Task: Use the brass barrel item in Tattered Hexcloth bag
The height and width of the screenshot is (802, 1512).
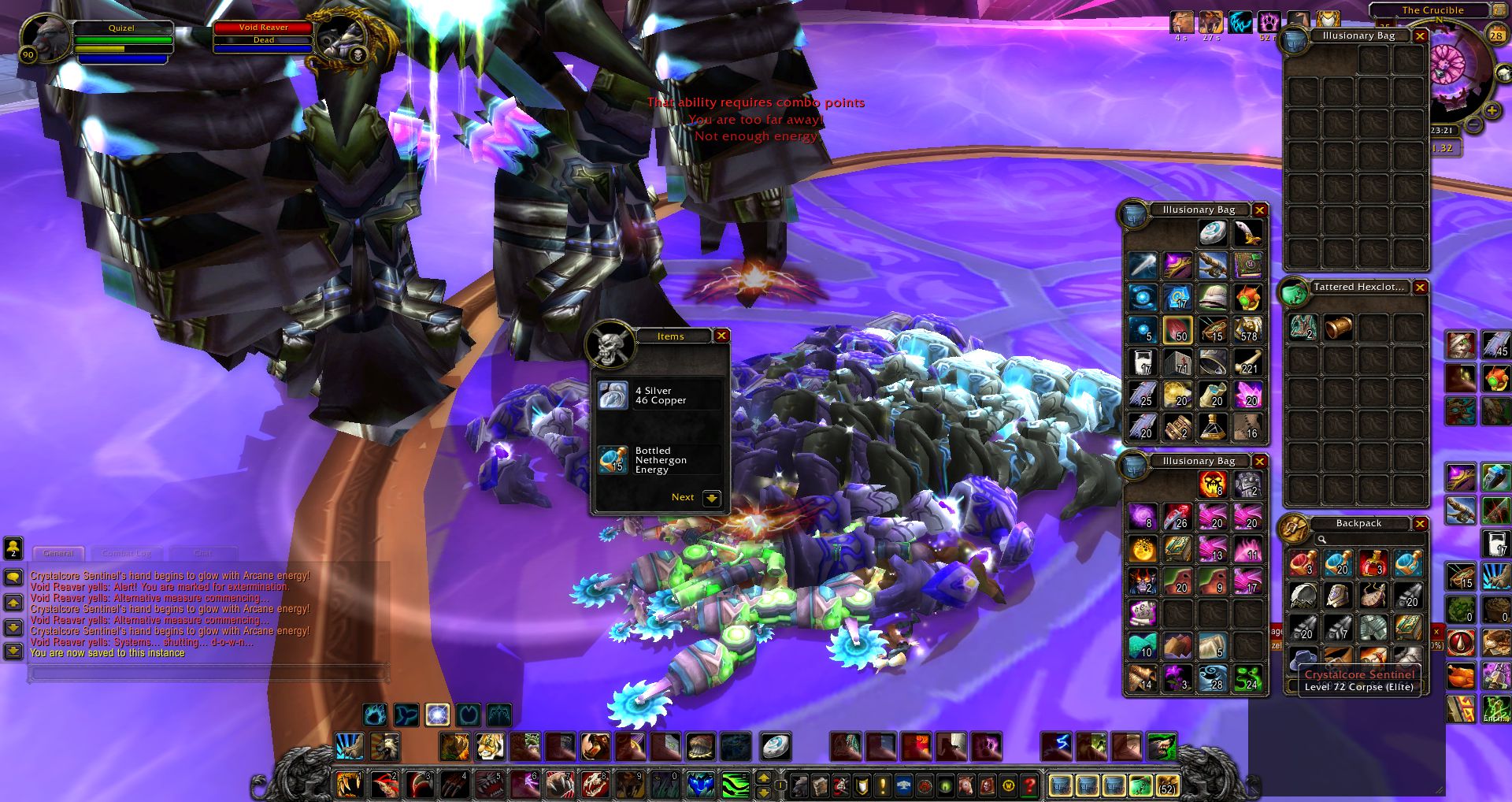Action: point(1338,327)
